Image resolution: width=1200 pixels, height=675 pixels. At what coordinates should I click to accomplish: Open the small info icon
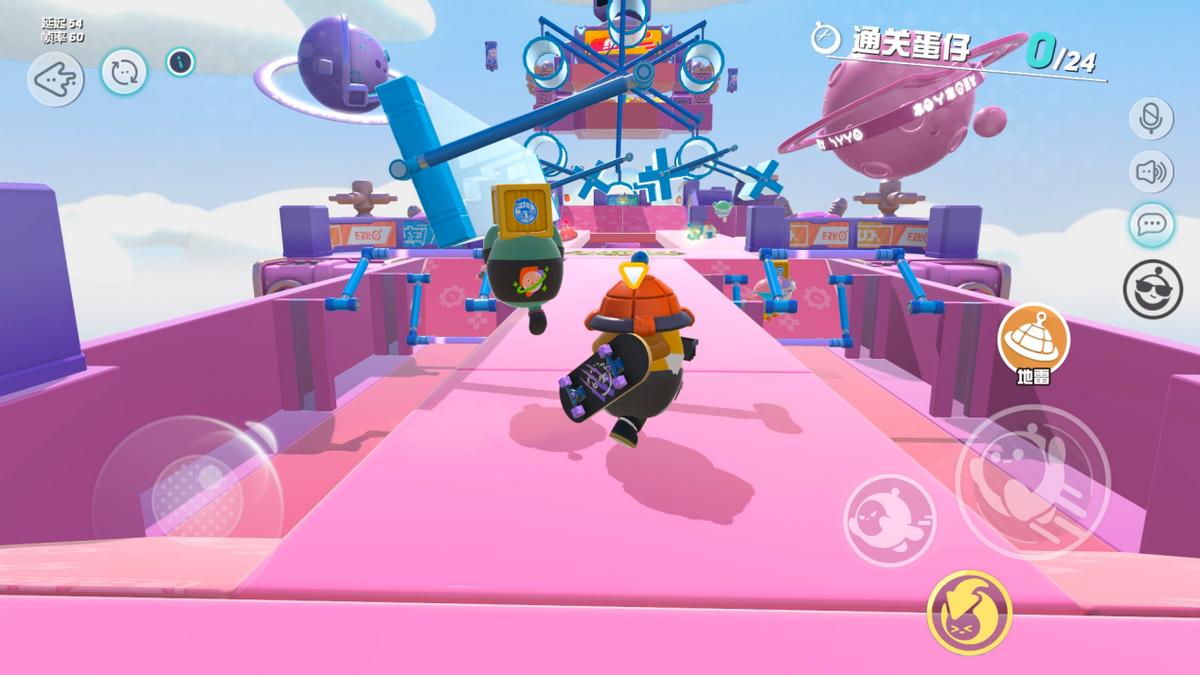[x=180, y=62]
